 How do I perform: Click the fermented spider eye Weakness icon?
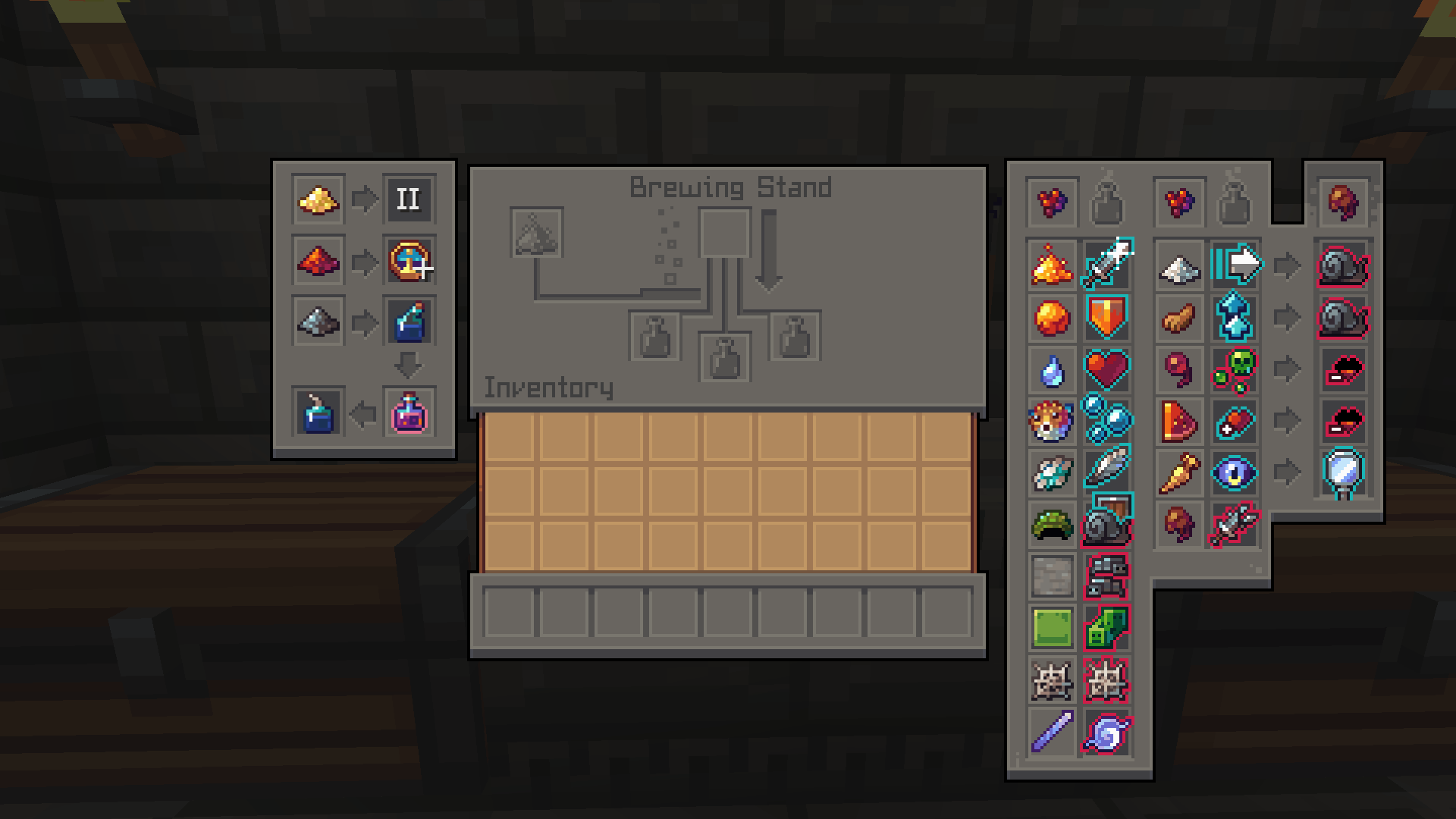click(1234, 524)
